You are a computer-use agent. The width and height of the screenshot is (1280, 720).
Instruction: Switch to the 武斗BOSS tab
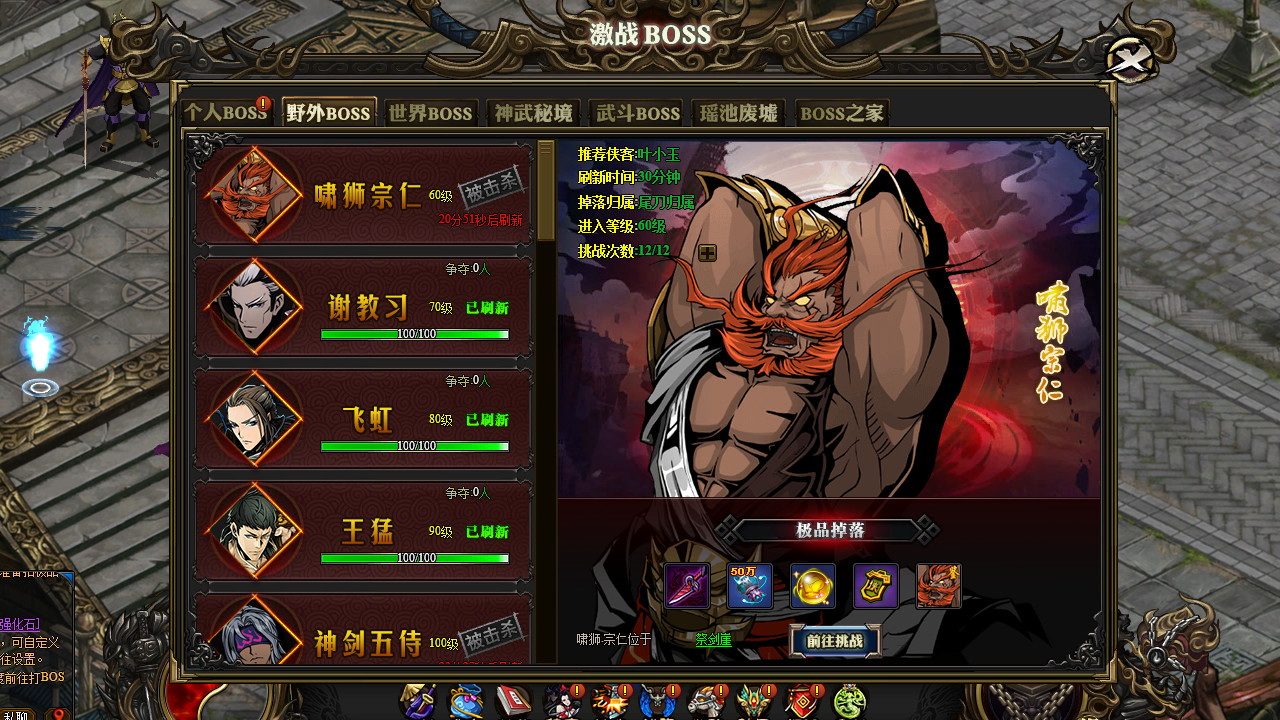[636, 113]
